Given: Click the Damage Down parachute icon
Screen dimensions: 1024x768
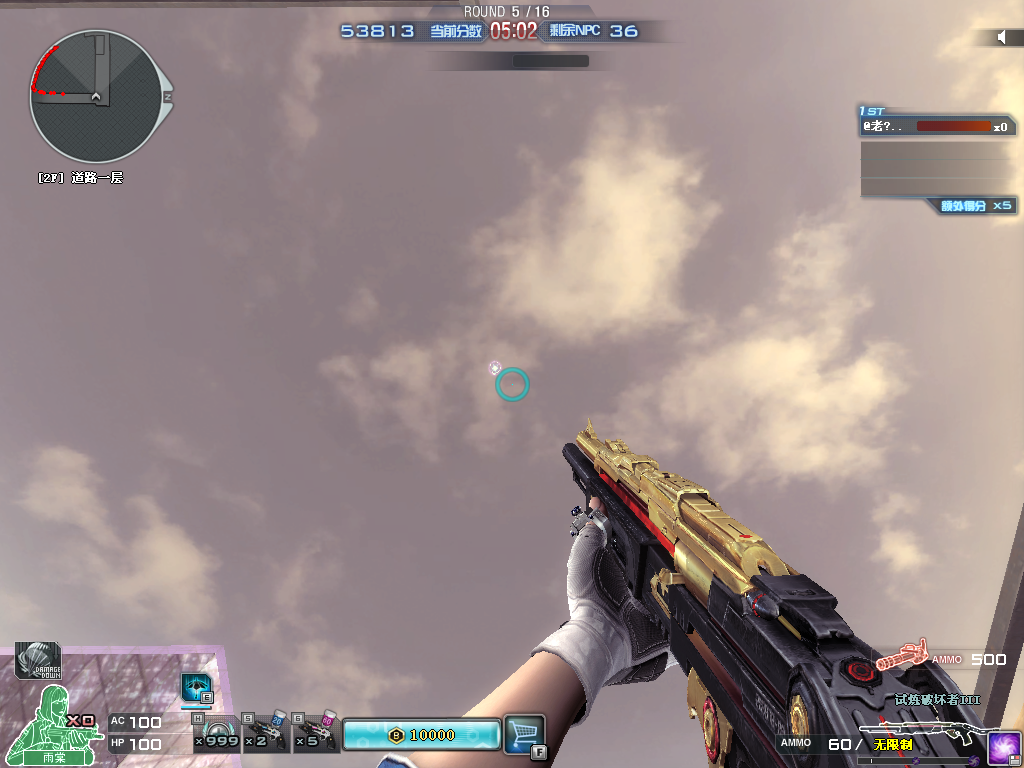Looking at the screenshot, I should (37, 661).
